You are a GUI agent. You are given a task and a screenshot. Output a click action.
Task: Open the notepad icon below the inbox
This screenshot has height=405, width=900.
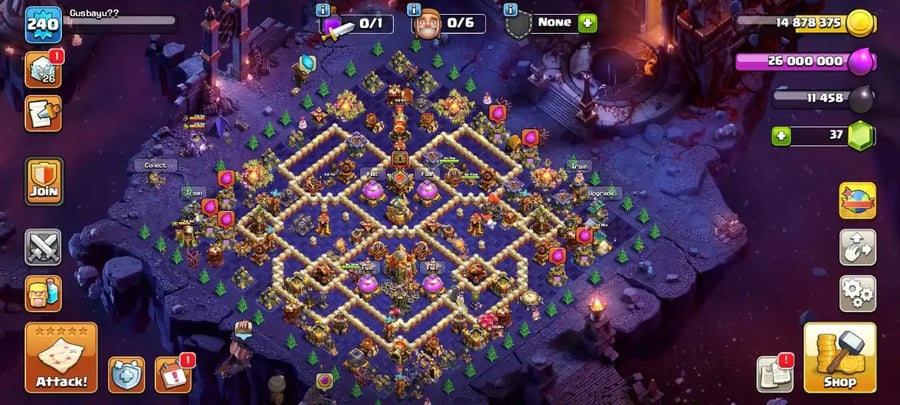(43, 114)
